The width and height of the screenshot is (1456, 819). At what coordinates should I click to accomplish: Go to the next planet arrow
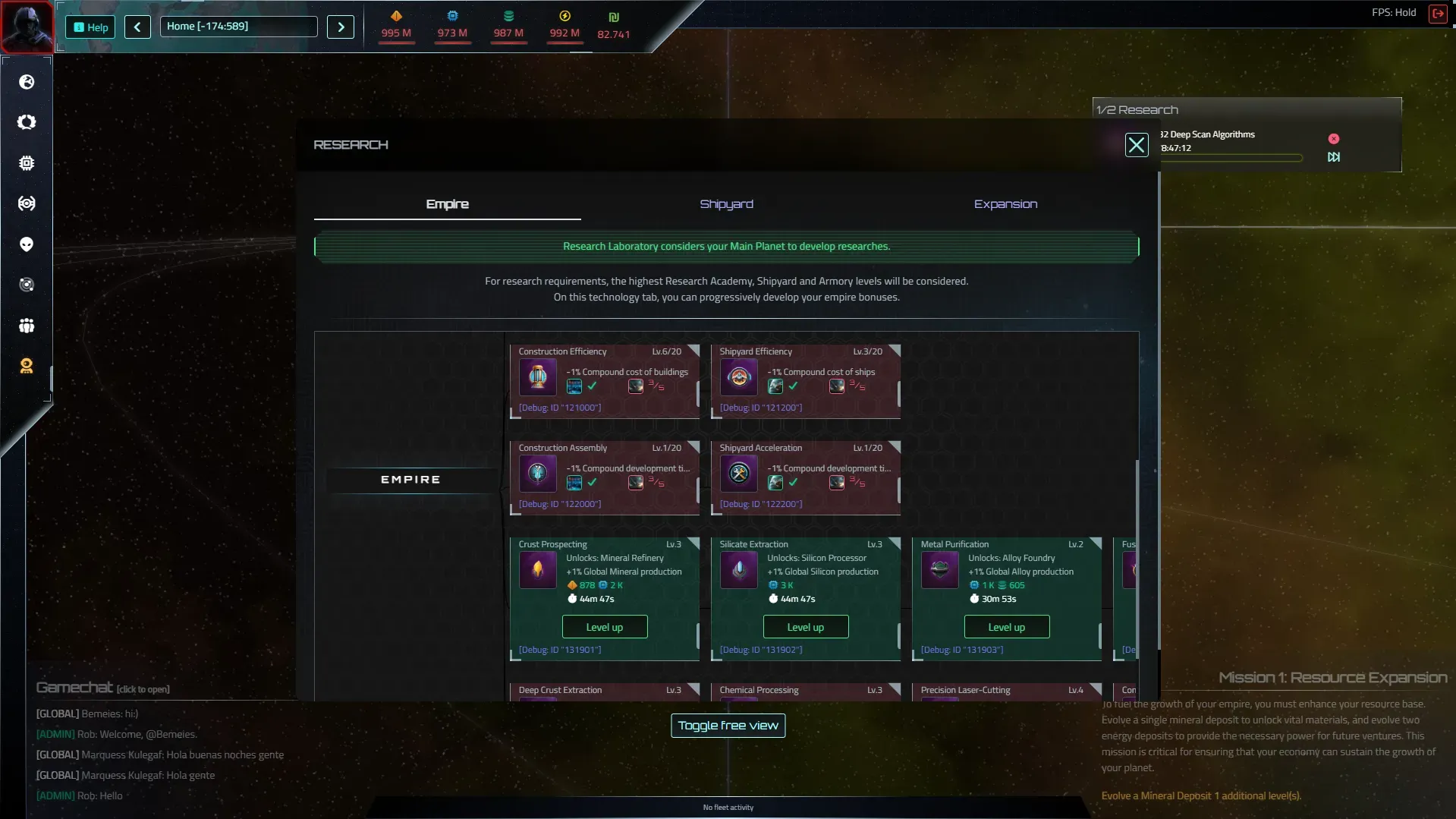341,27
